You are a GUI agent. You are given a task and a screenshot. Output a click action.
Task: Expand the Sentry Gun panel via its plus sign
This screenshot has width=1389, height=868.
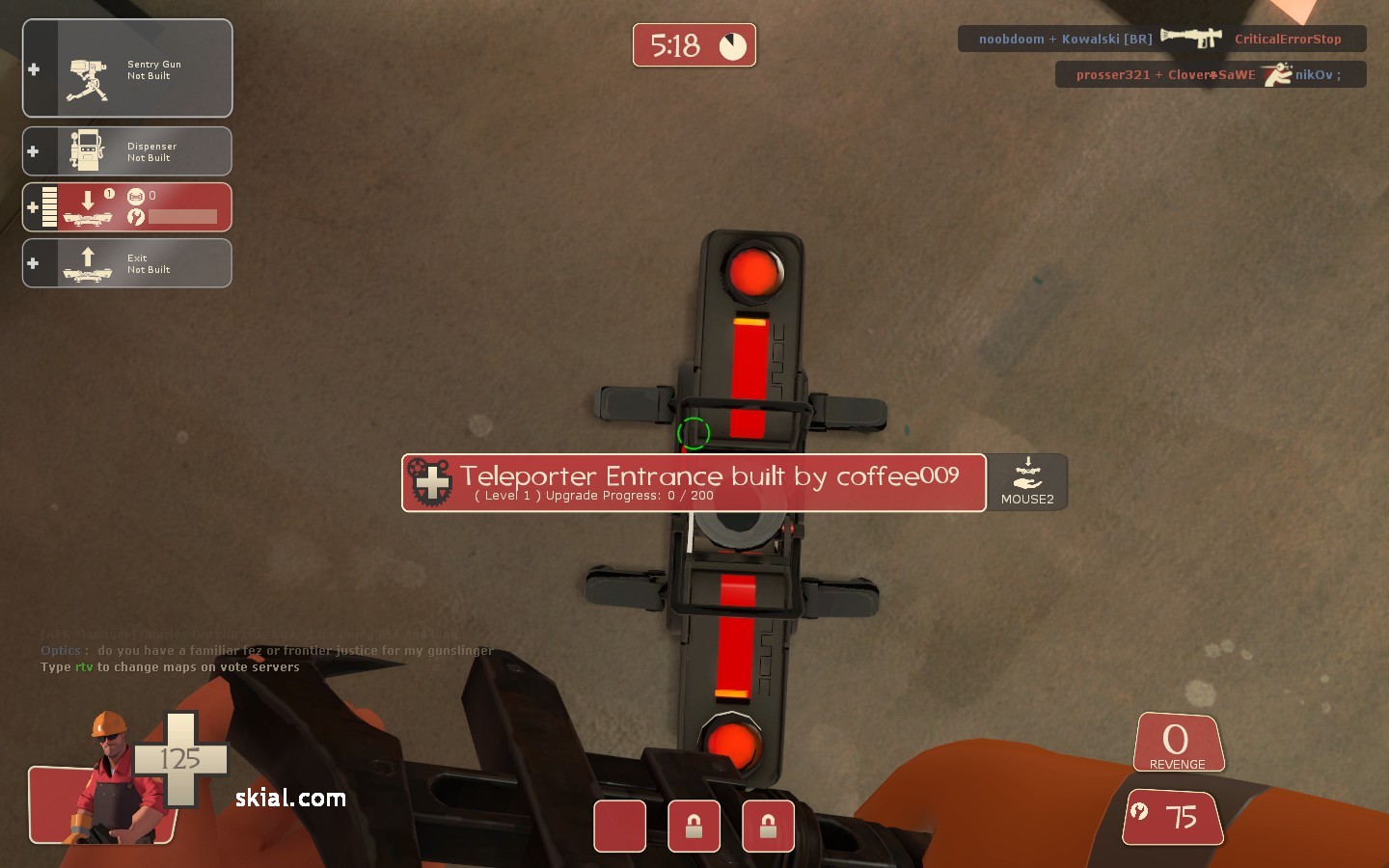(34, 68)
